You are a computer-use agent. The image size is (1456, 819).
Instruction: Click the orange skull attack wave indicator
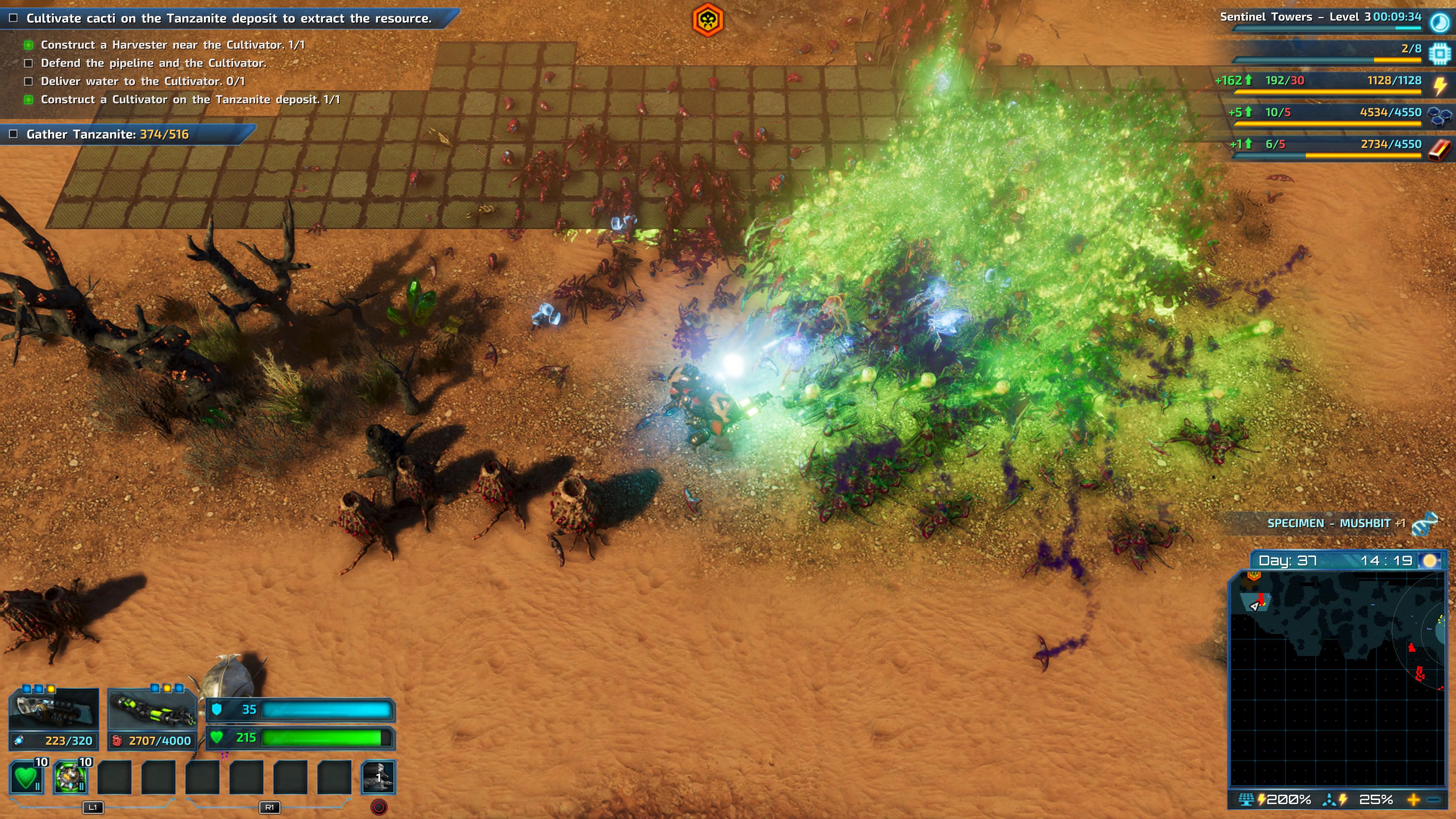[708, 20]
